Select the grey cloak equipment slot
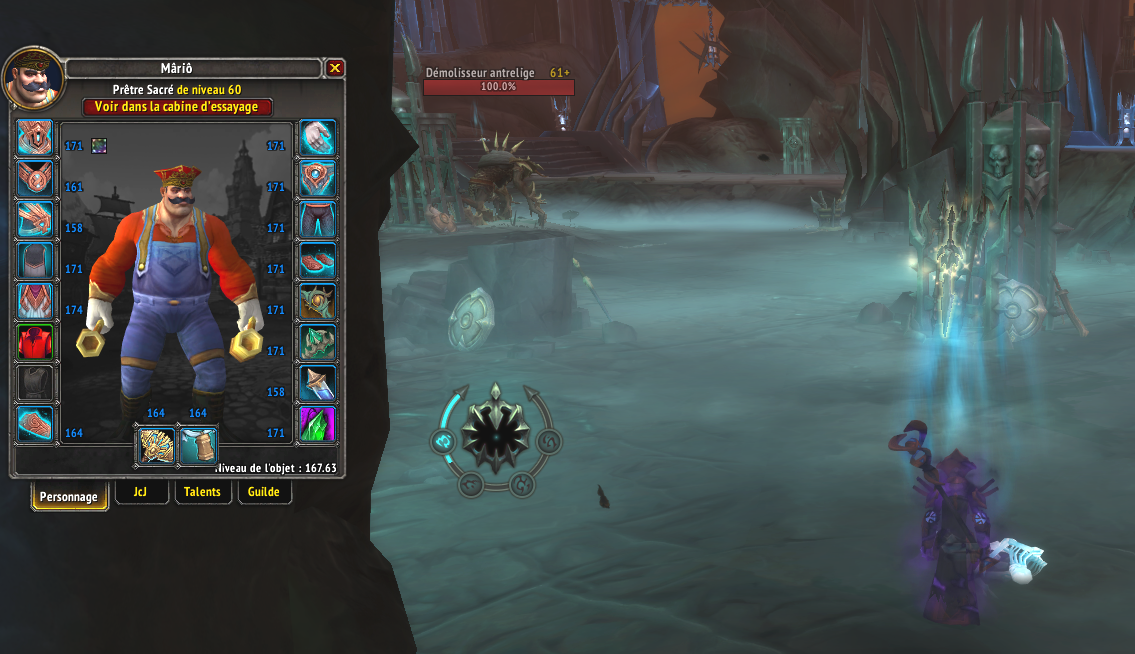Screen dimensions: 1135x654 coord(35,261)
